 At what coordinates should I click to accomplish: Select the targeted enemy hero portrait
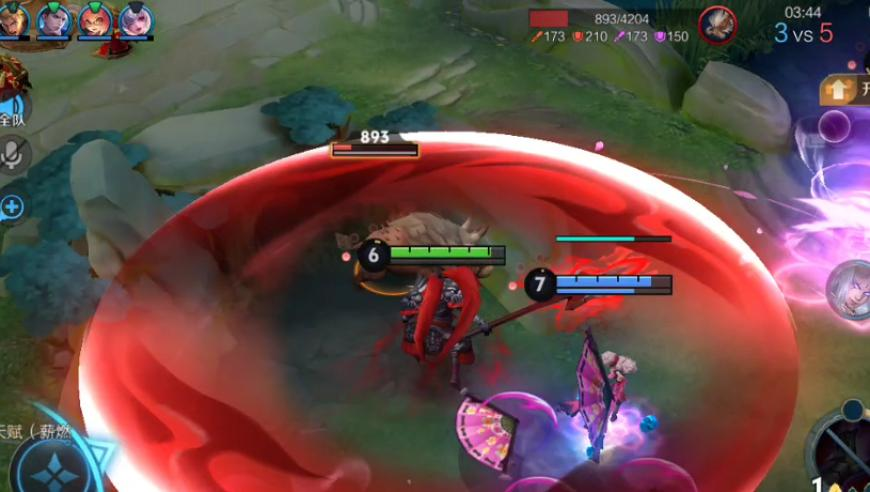tap(716, 24)
